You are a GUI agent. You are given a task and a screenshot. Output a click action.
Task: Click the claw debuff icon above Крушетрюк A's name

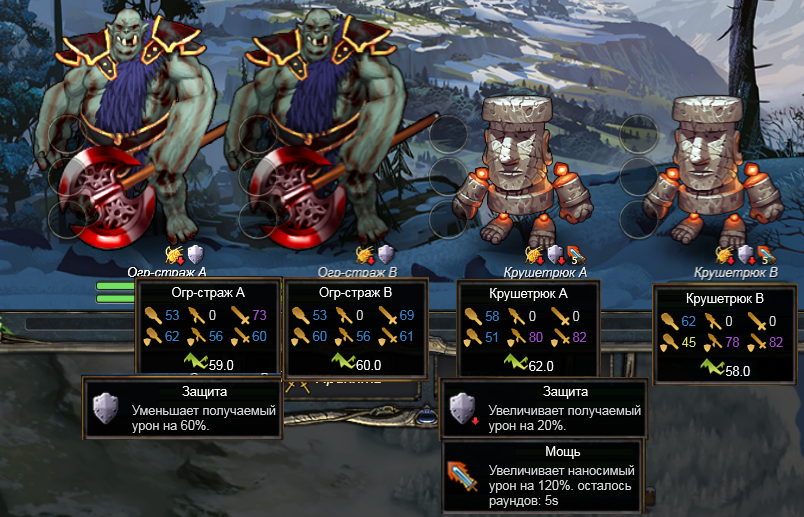535,255
